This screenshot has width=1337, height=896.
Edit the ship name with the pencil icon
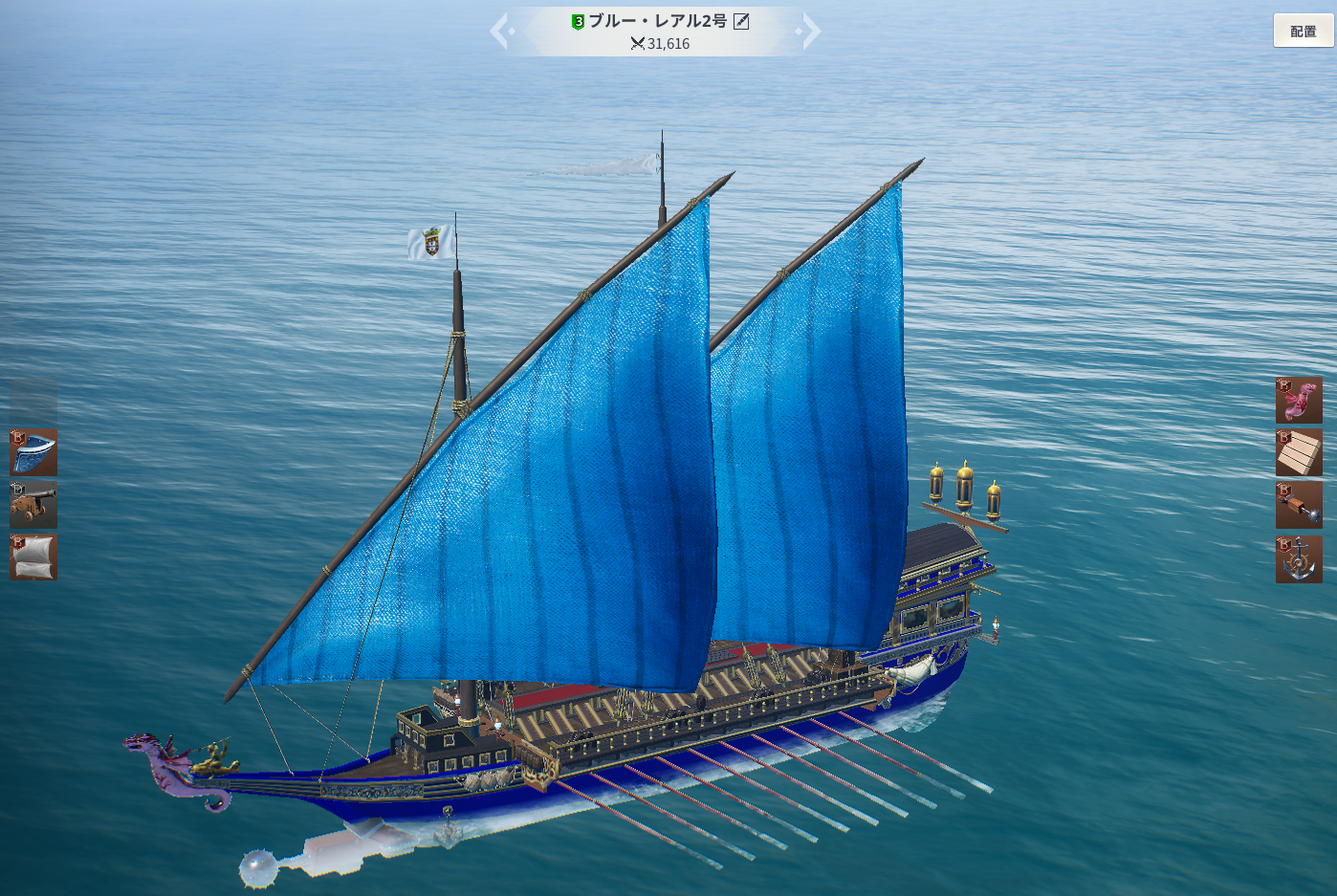(741, 21)
